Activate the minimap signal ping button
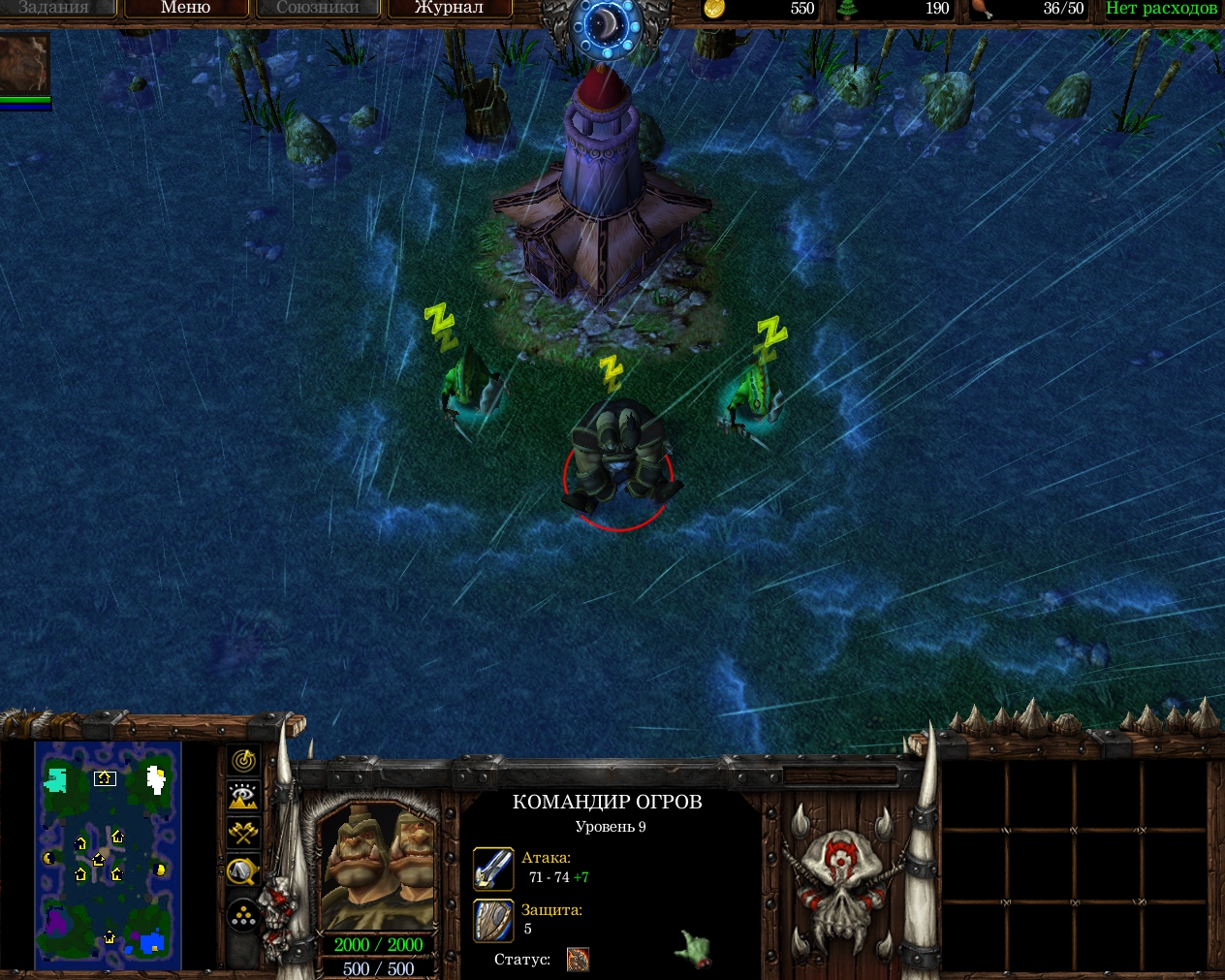The width and height of the screenshot is (1225, 980). [x=243, y=760]
